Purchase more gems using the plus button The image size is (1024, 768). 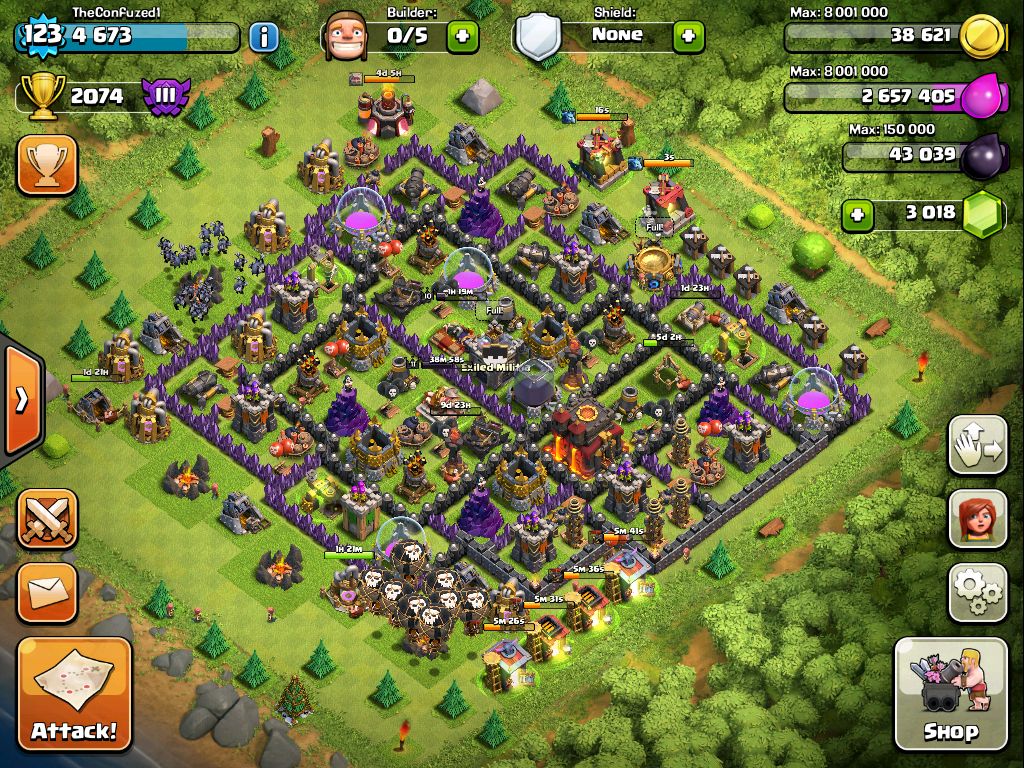pyautogui.click(x=856, y=213)
